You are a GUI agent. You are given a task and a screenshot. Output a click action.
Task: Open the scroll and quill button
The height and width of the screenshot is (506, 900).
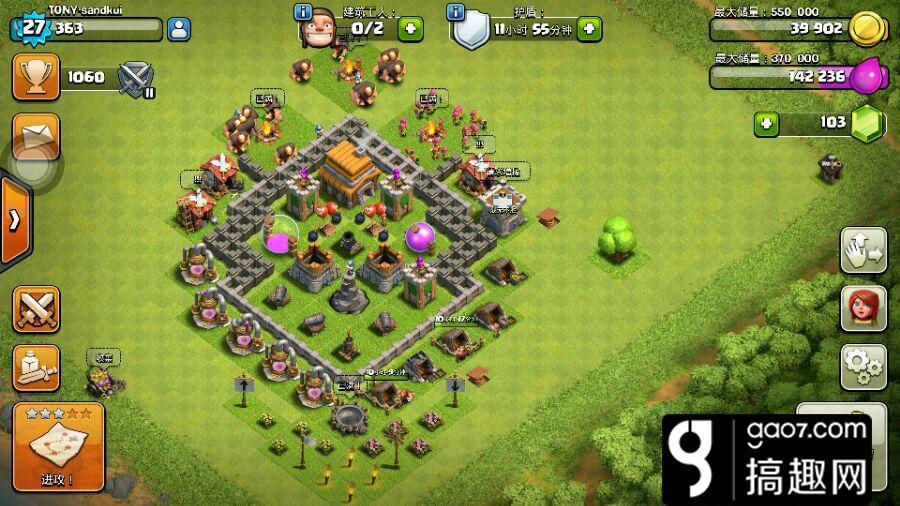pos(35,367)
